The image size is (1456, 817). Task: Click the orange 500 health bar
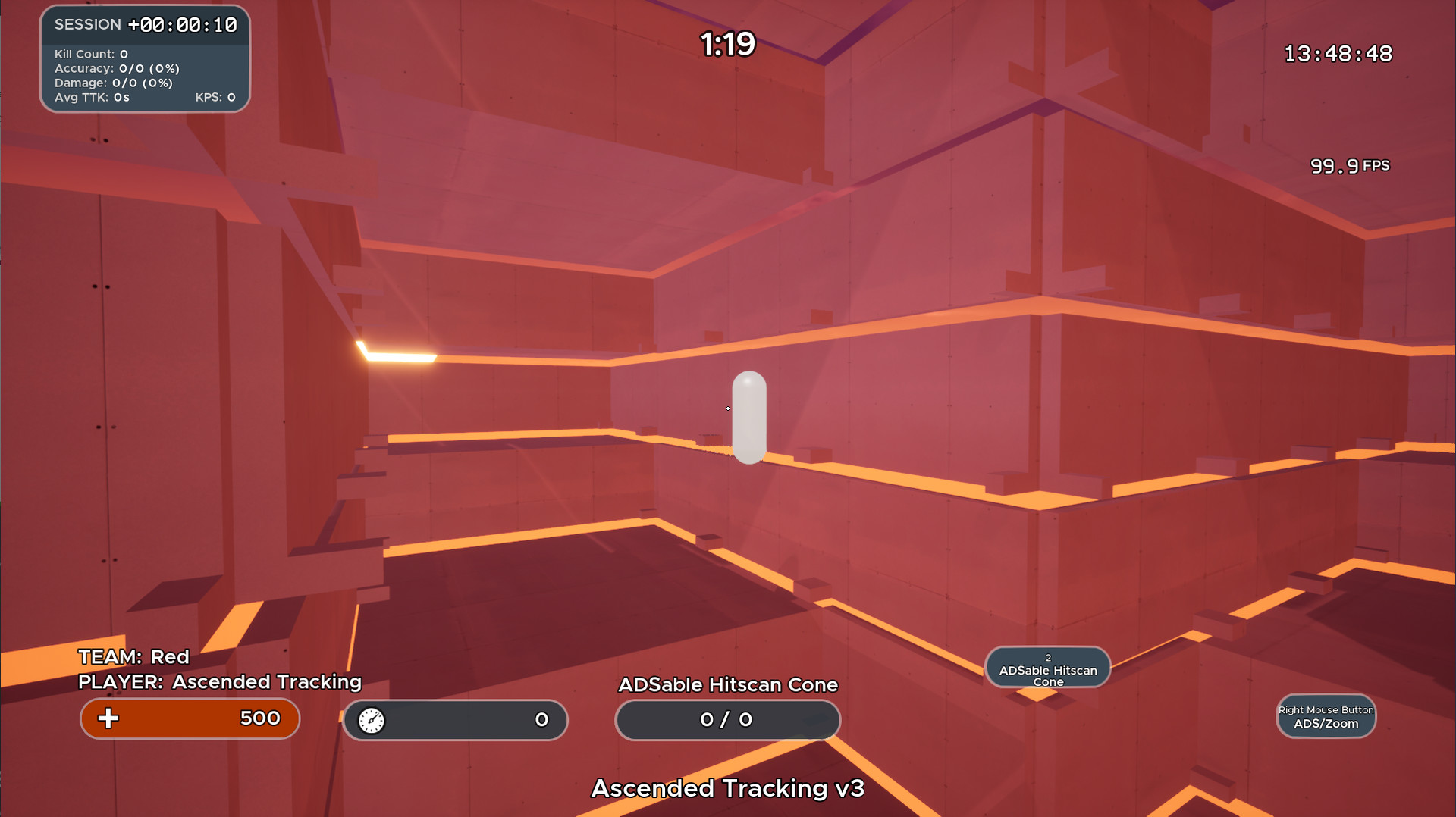[x=190, y=718]
